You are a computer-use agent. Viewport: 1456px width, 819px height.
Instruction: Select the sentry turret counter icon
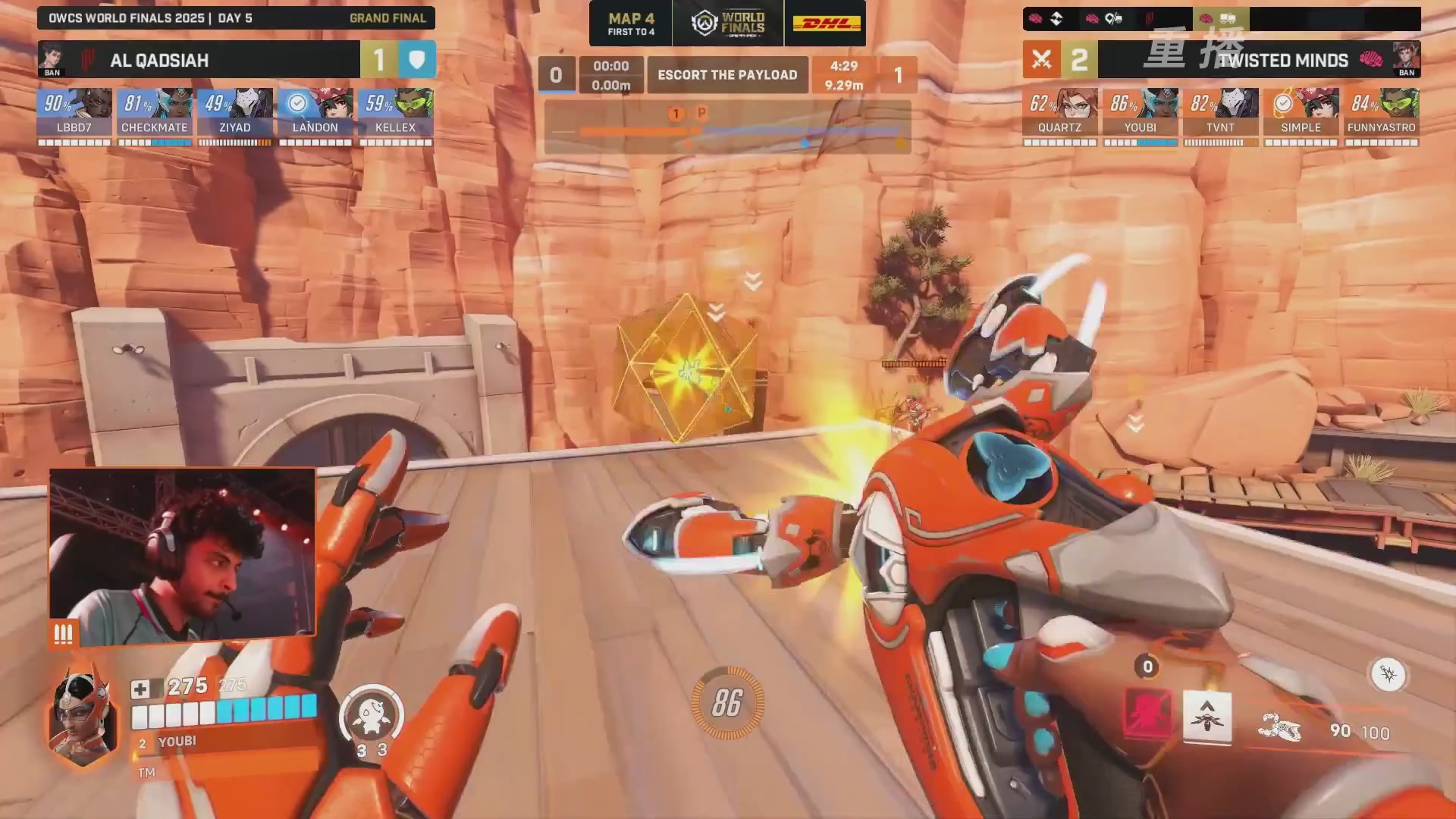[371, 717]
